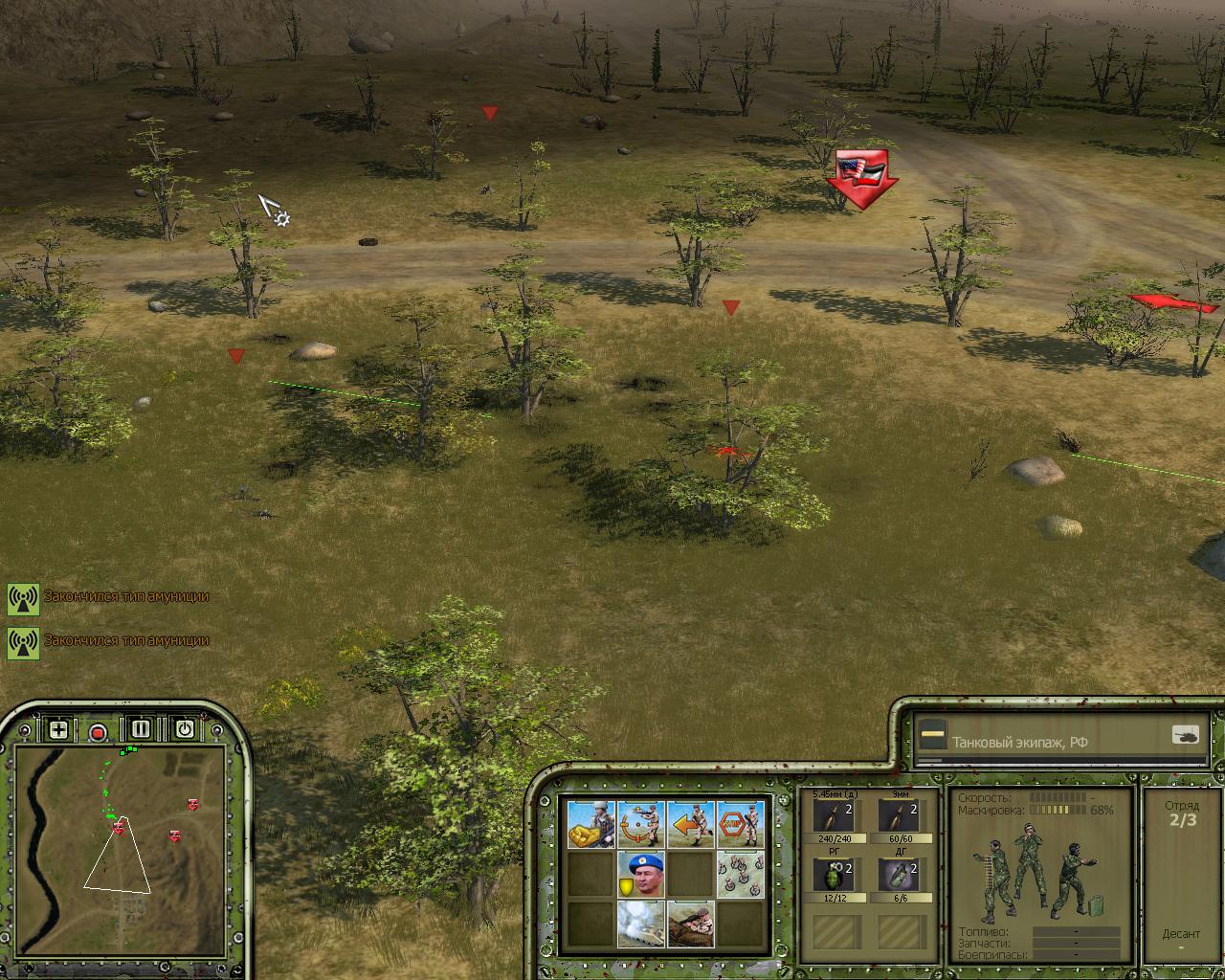
Task: Select the 9mm ammunition slot
Action: tap(899, 818)
